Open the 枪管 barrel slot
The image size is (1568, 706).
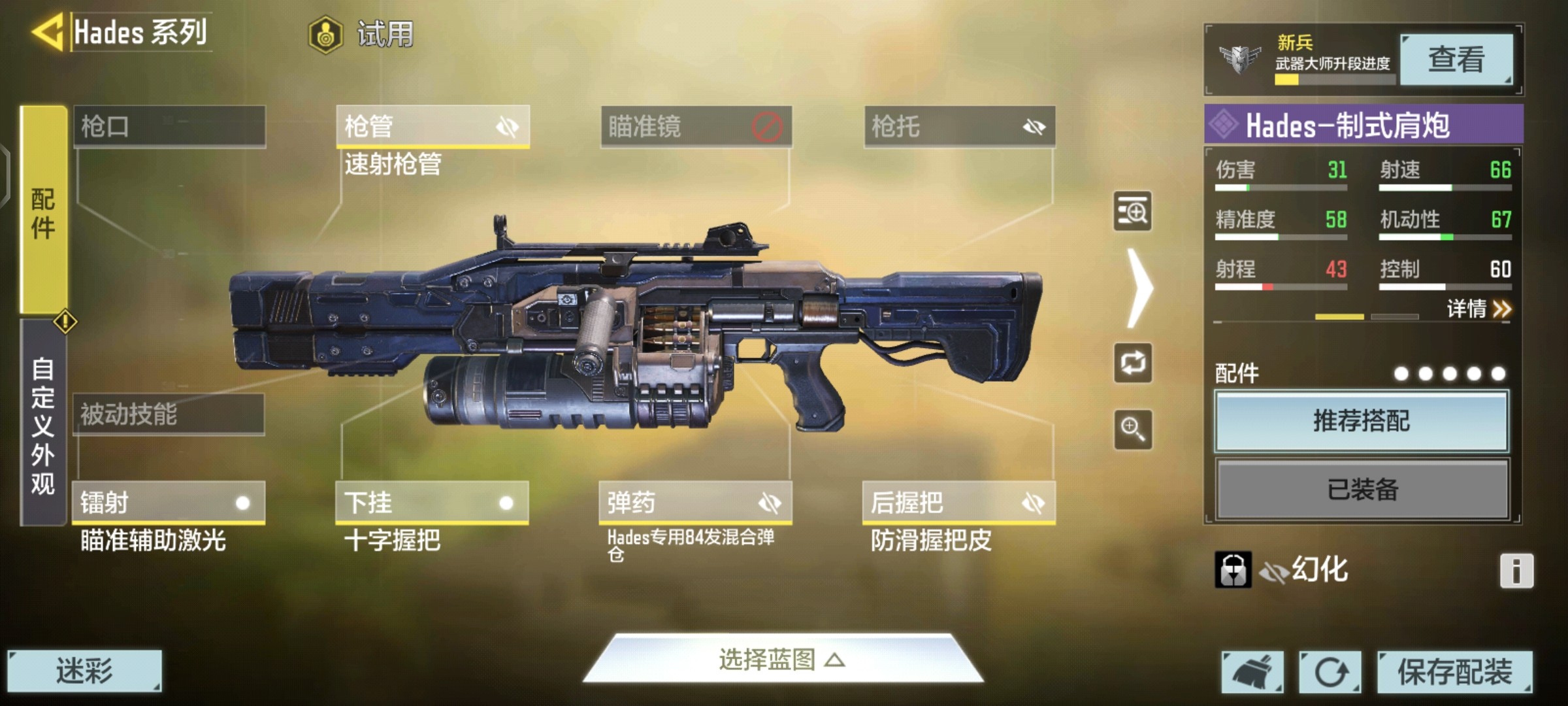[433, 126]
